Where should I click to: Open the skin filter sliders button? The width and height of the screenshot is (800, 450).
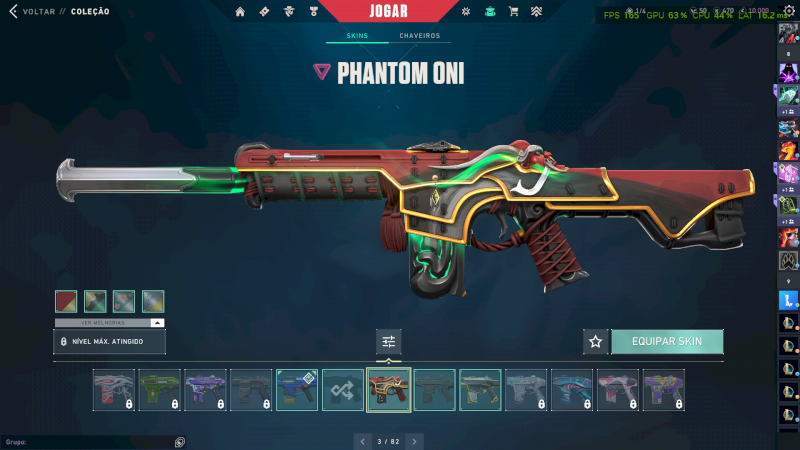tap(389, 342)
